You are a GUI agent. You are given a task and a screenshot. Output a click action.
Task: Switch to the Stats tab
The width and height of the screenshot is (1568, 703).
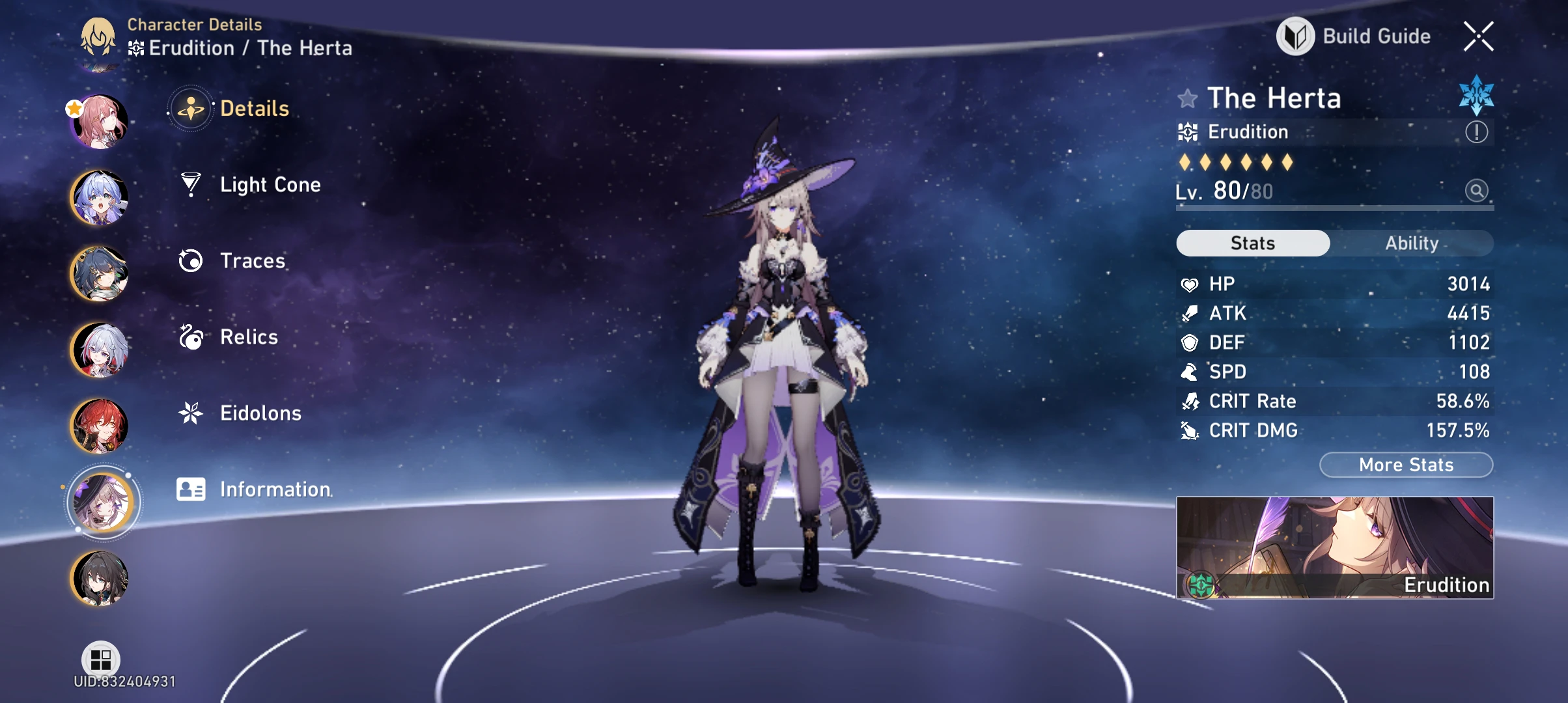click(x=1252, y=243)
